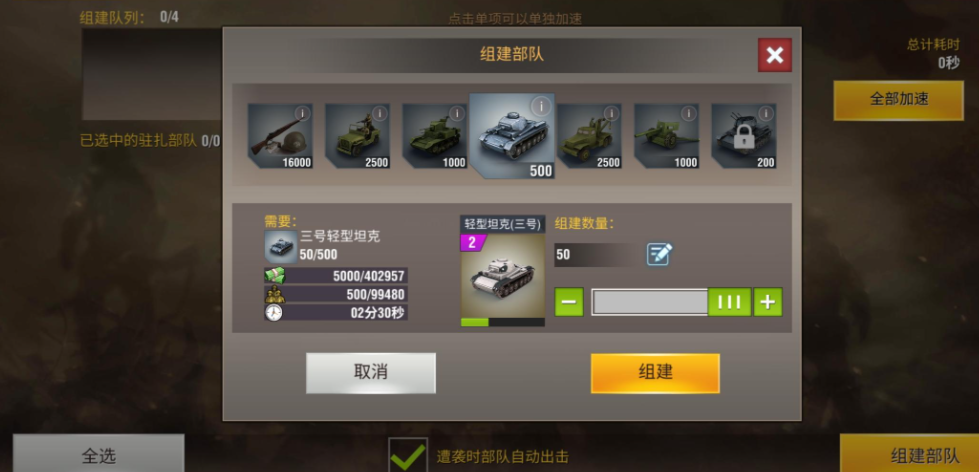Open the quantity edit pencil icon
Viewport: 979px width, 472px height.
(x=659, y=254)
